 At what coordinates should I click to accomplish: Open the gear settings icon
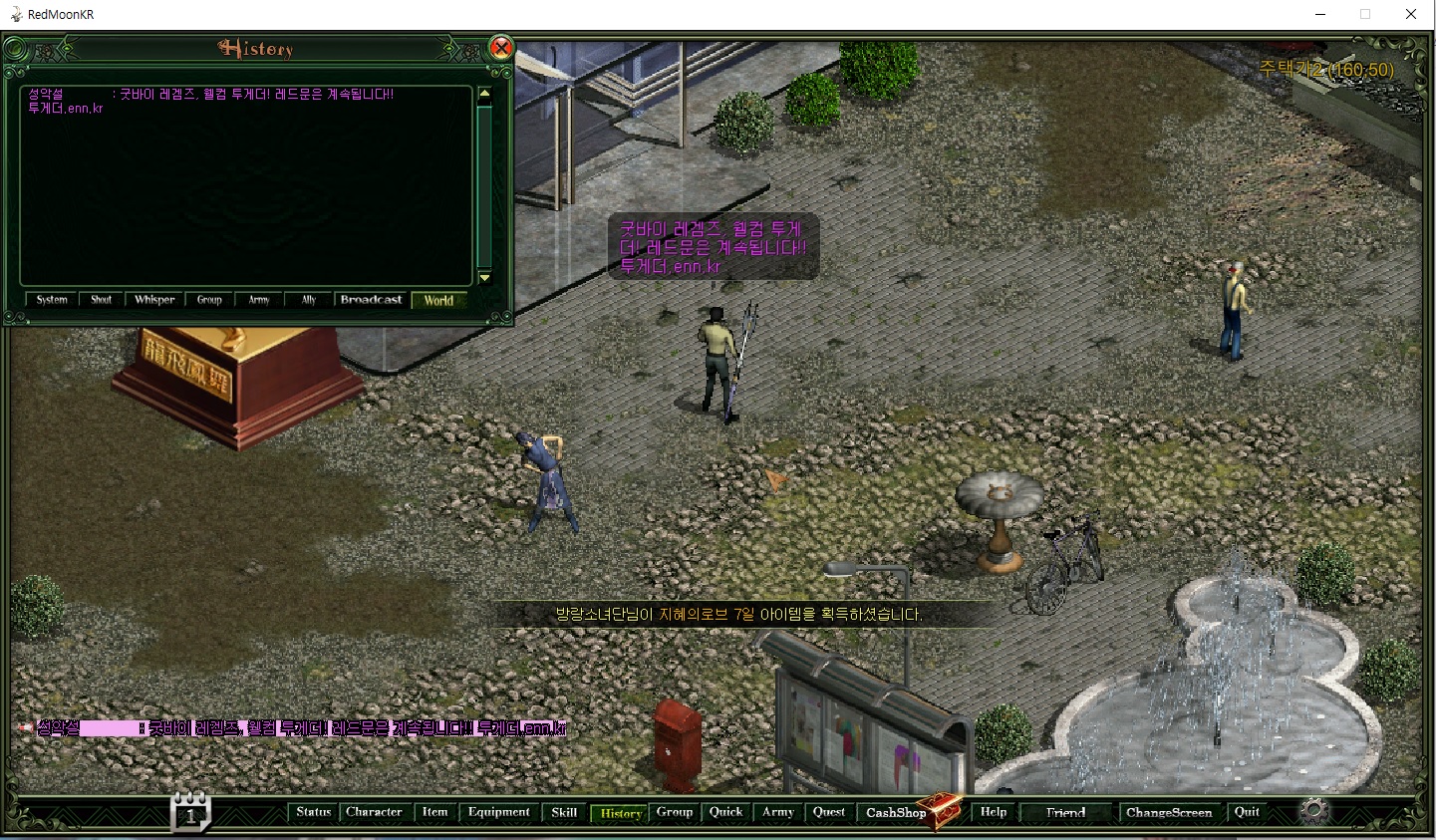pos(1315,811)
